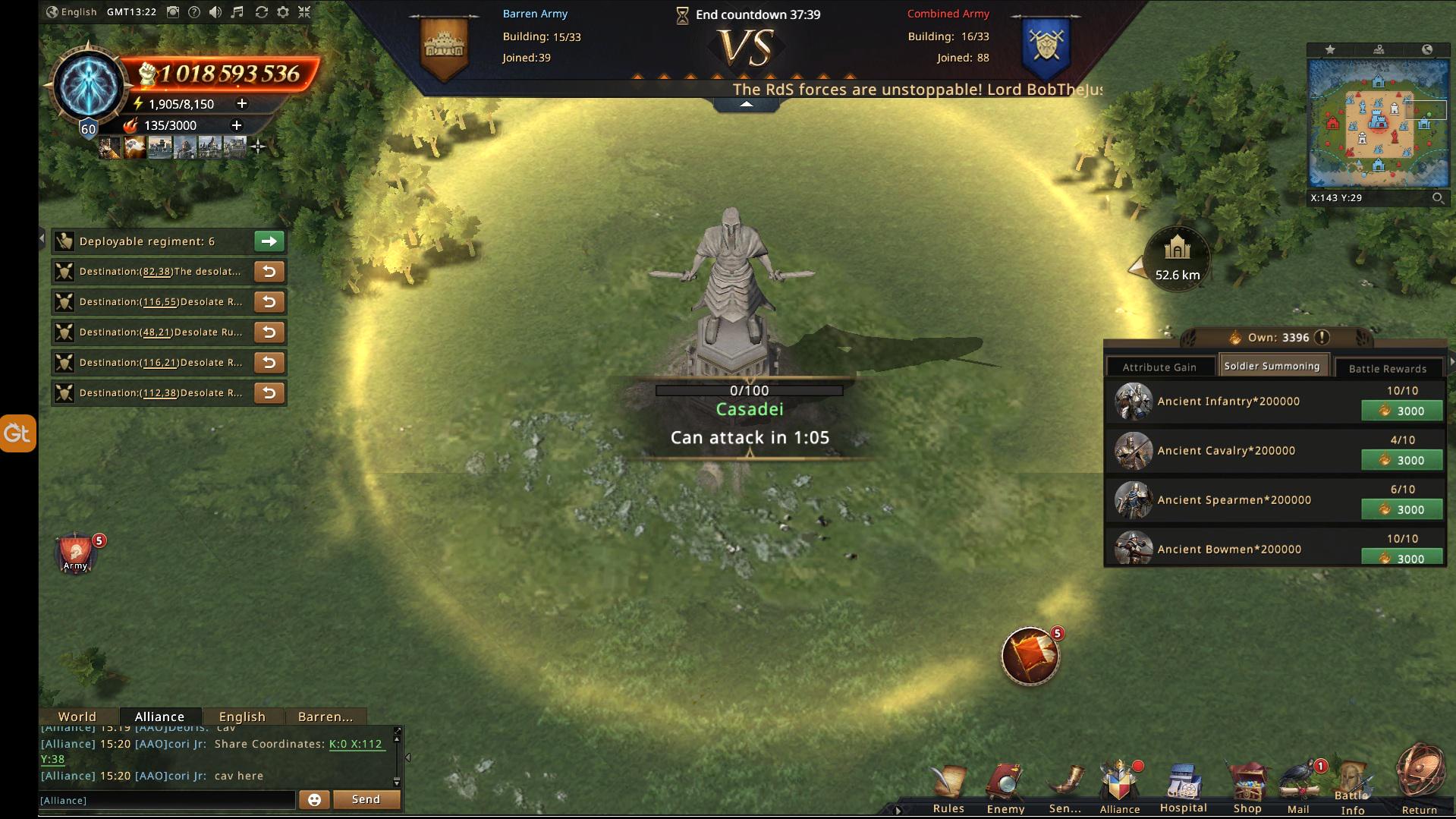The width and height of the screenshot is (1456, 819).
Task: Summon Ancient Cavalry for 3000
Action: (1402, 460)
